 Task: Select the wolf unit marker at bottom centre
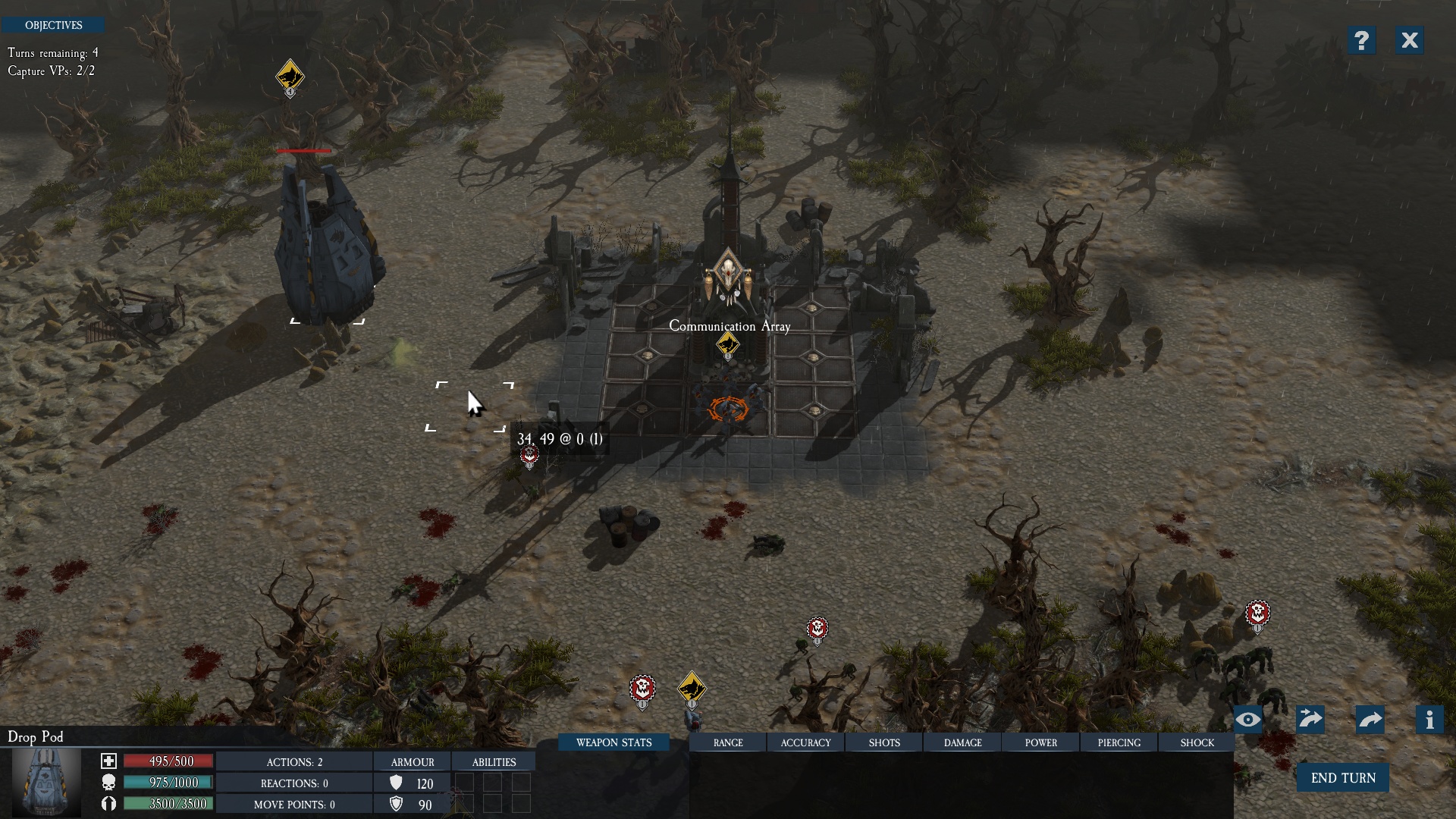click(x=692, y=689)
